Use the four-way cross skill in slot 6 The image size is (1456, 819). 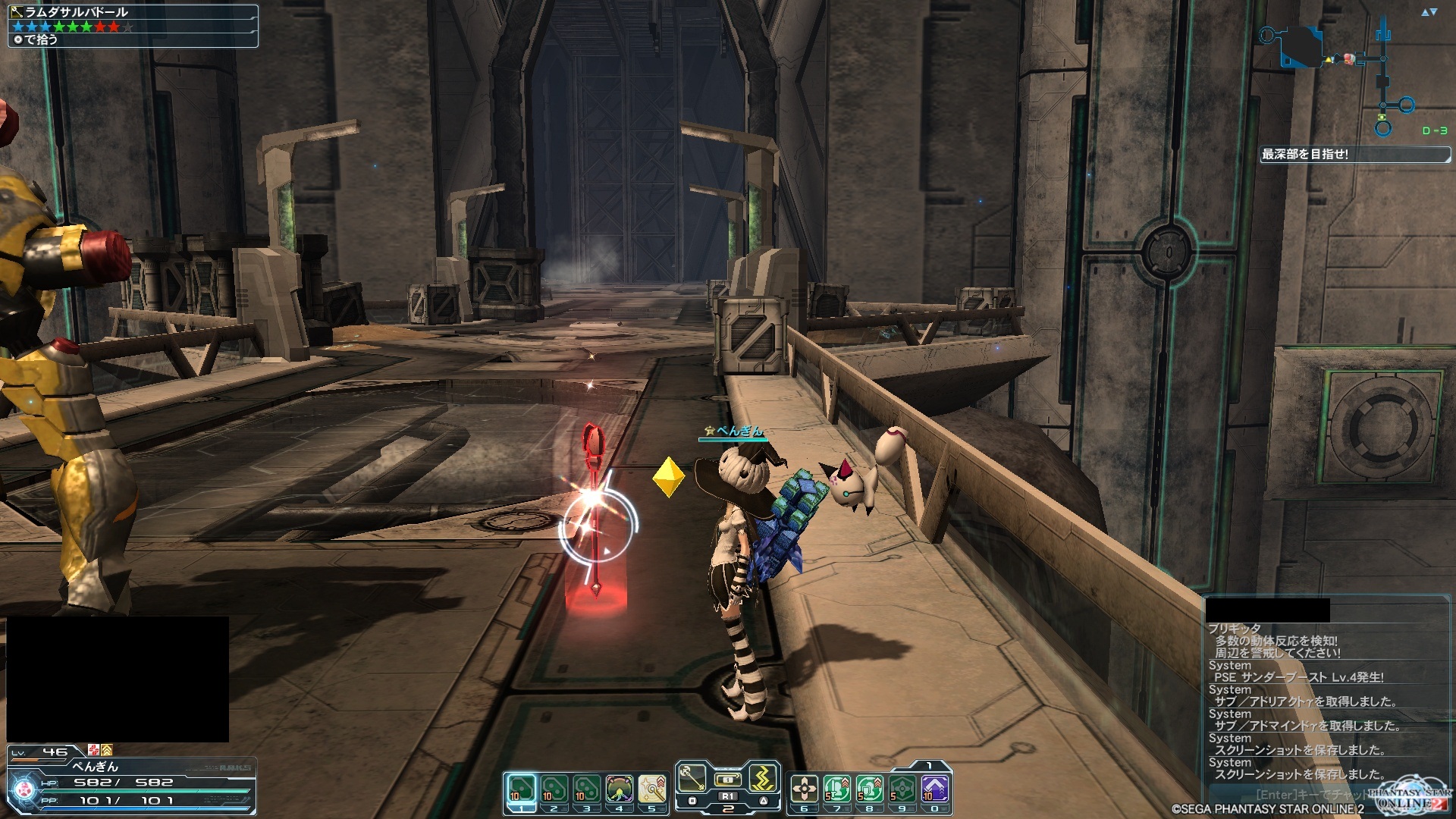coord(804,789)
